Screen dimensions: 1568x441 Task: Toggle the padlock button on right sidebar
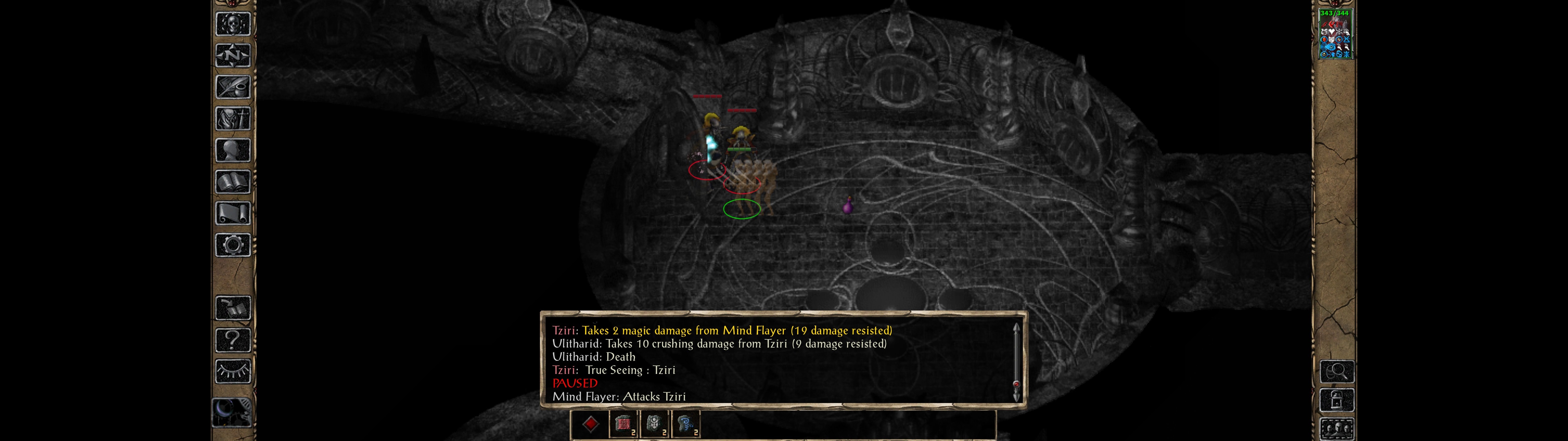[x=1337, y=400]
